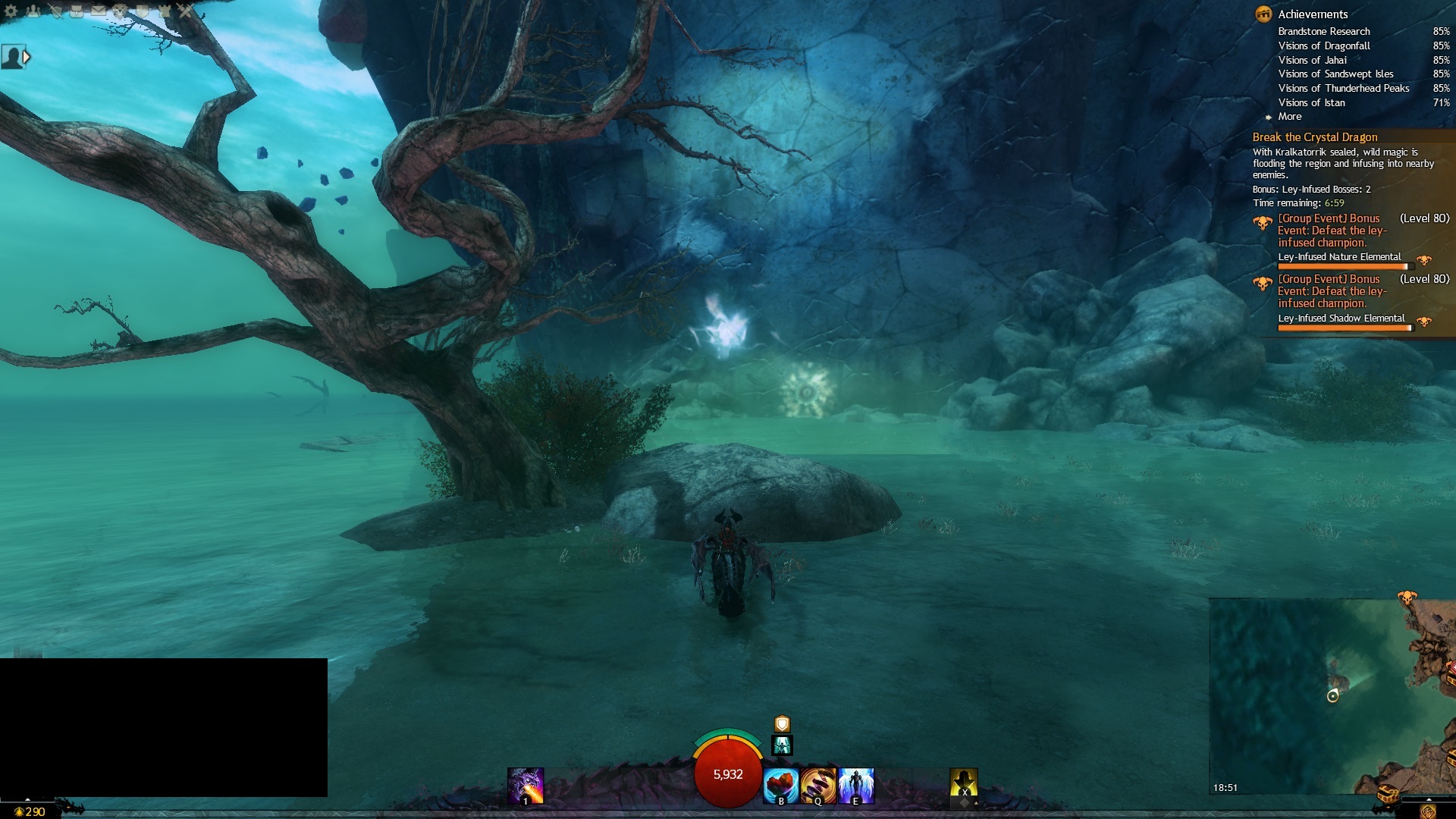Select the Ley-Infused Nature Elemental event
This screenshot has width=1456, height=819.
(x=1339, y=257)
